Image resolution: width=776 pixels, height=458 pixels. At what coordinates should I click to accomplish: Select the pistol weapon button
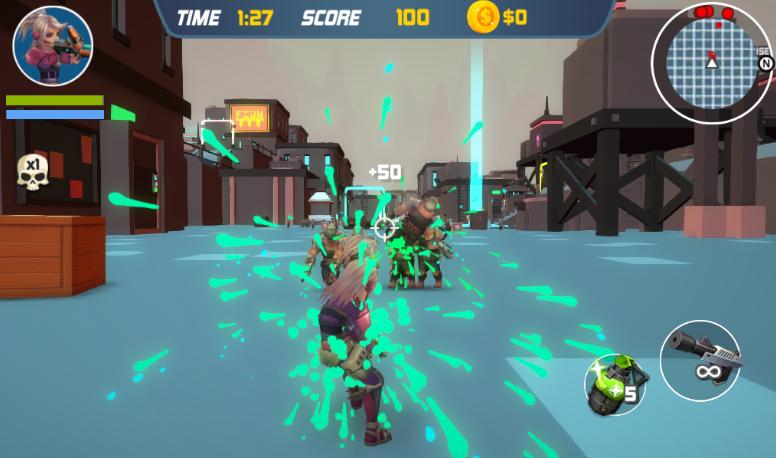[x=700, y=360]
